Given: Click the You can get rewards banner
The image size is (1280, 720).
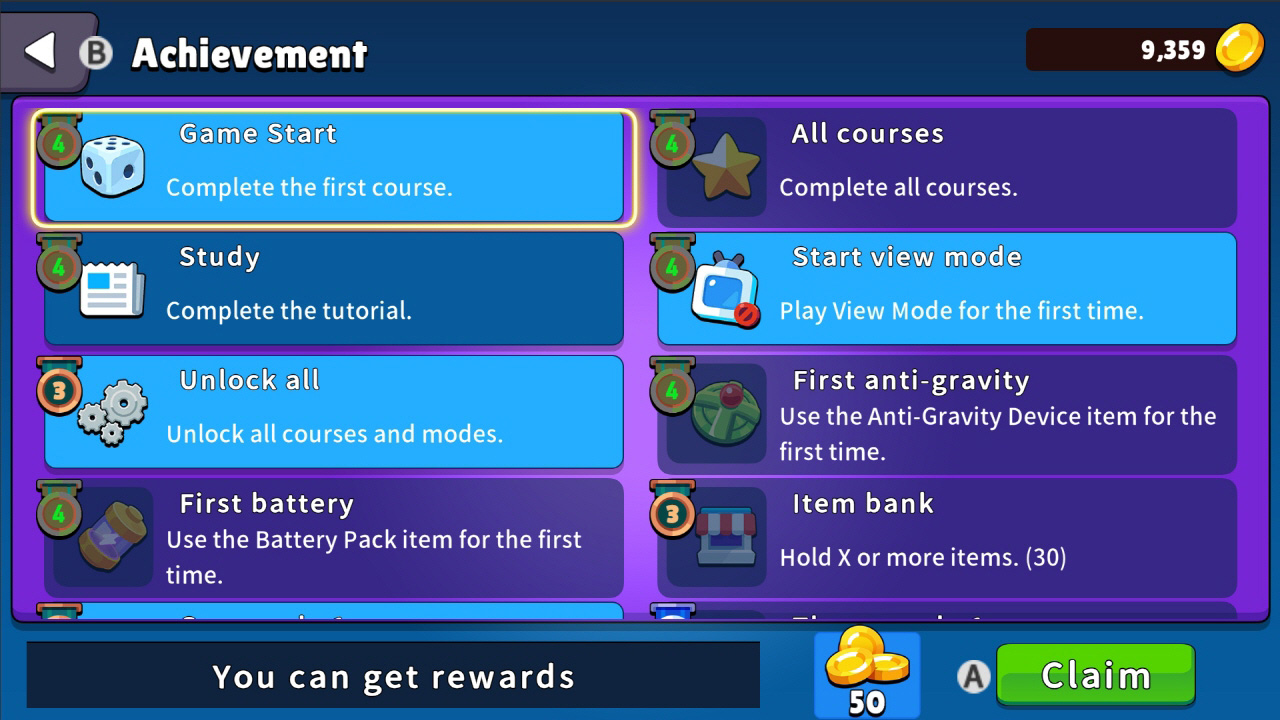Looking at the screenshot, I should (394, 676).
